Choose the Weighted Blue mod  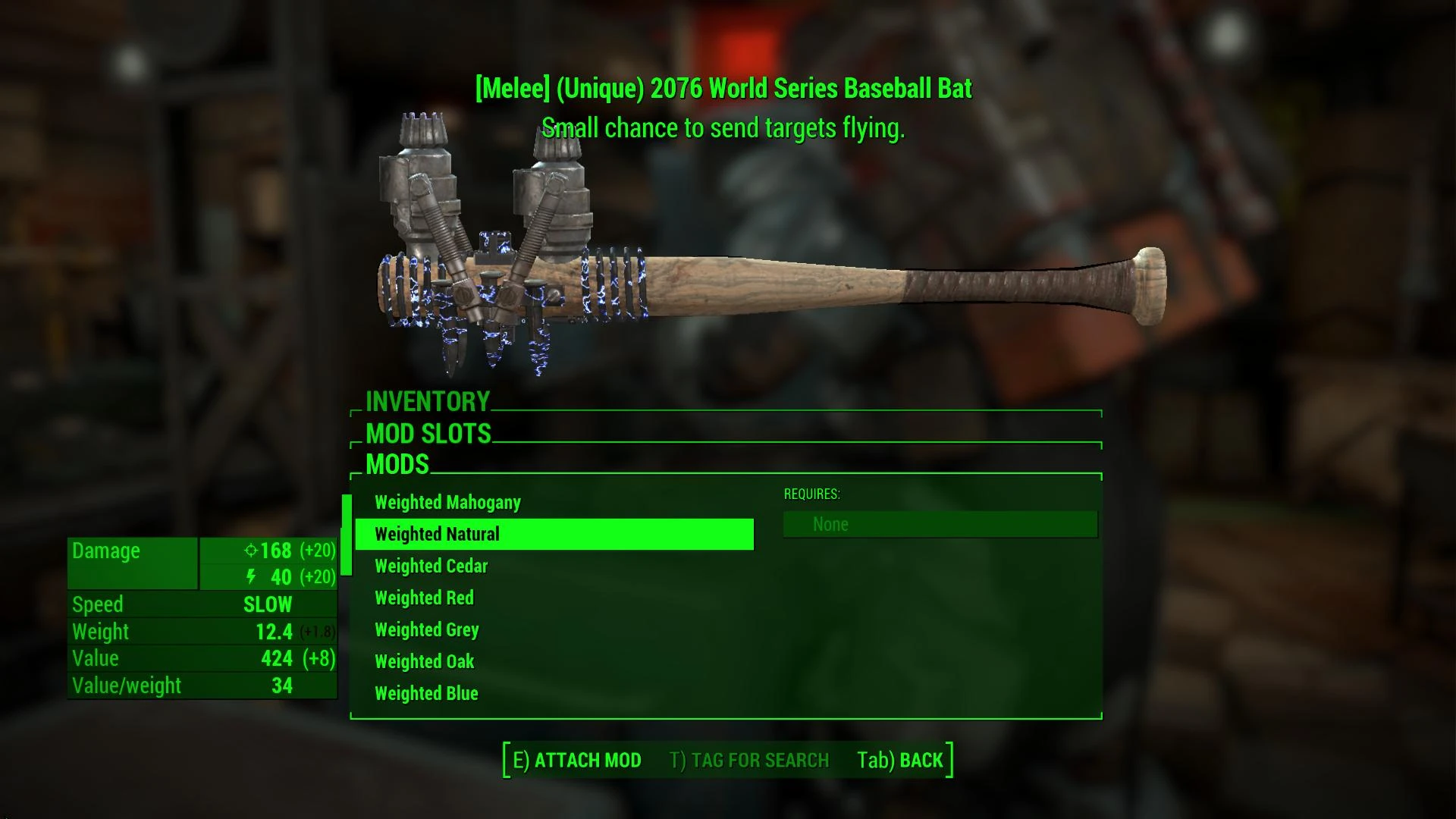[426, 693]
